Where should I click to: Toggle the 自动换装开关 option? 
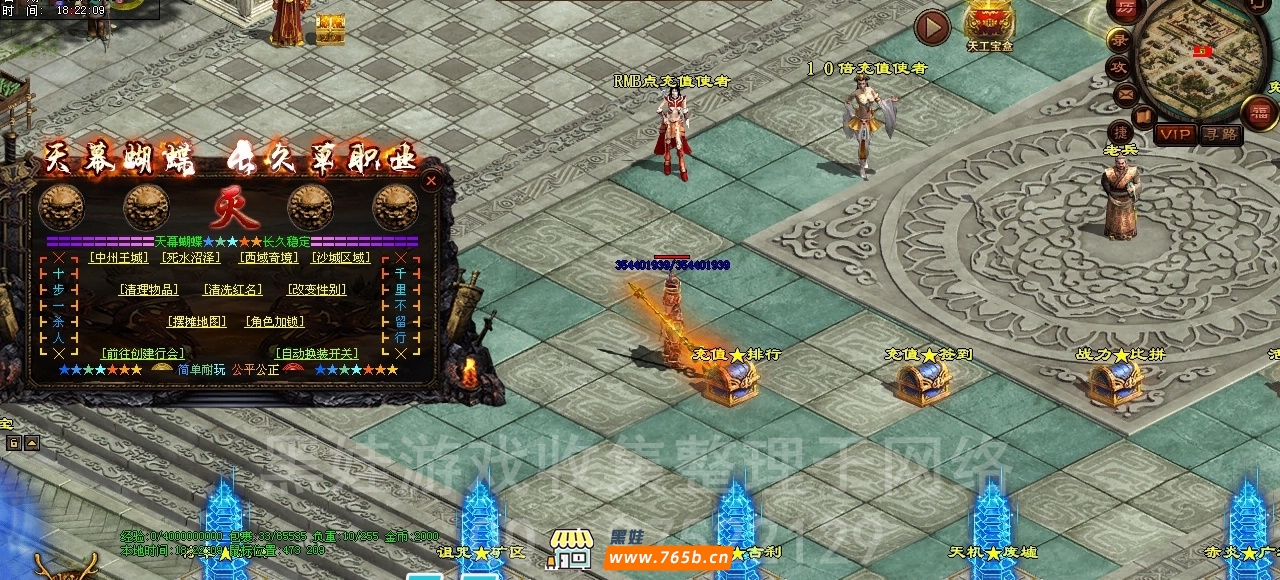tap(316, 354)
